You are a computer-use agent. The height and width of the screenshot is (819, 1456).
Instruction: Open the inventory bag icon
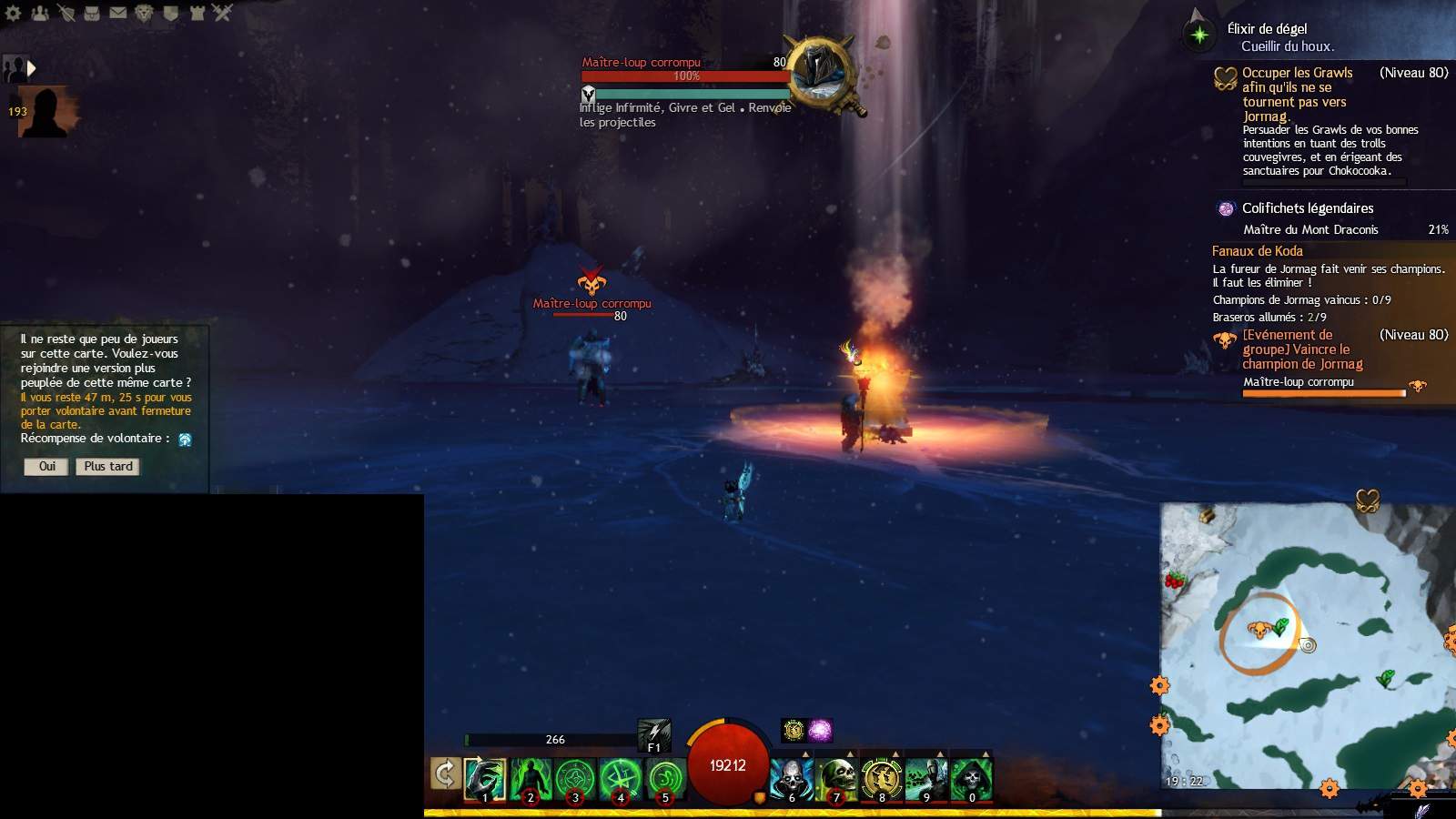coord(92,13)
